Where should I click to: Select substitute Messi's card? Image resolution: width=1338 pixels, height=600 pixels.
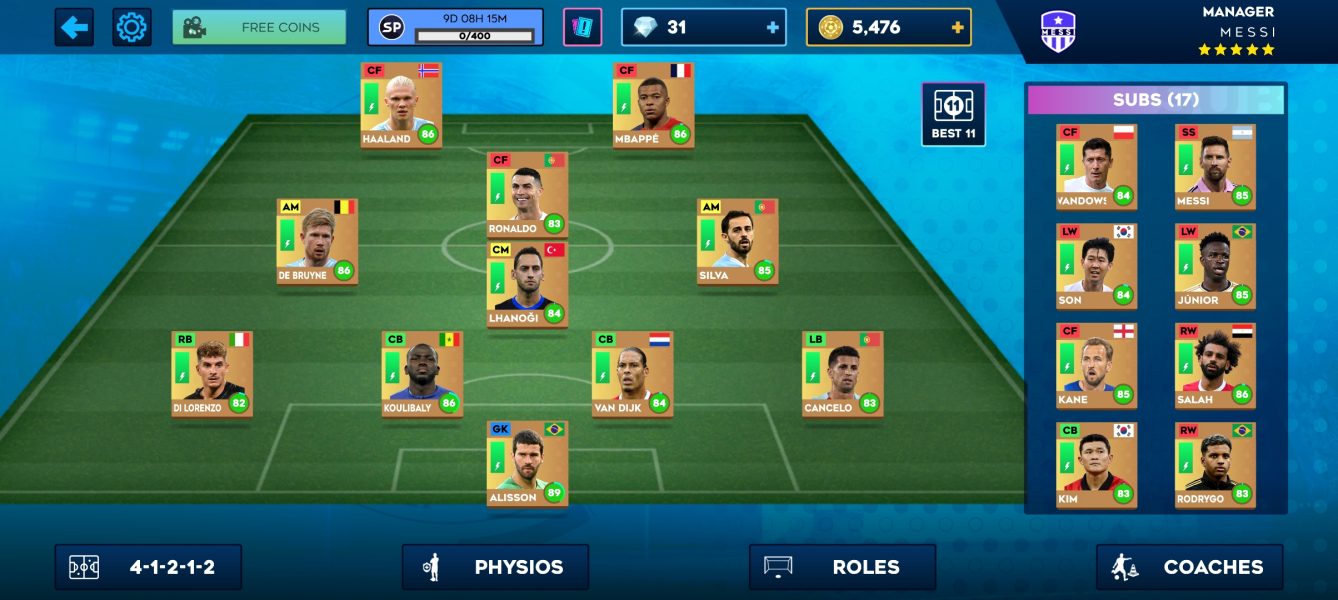[1215, 167]
